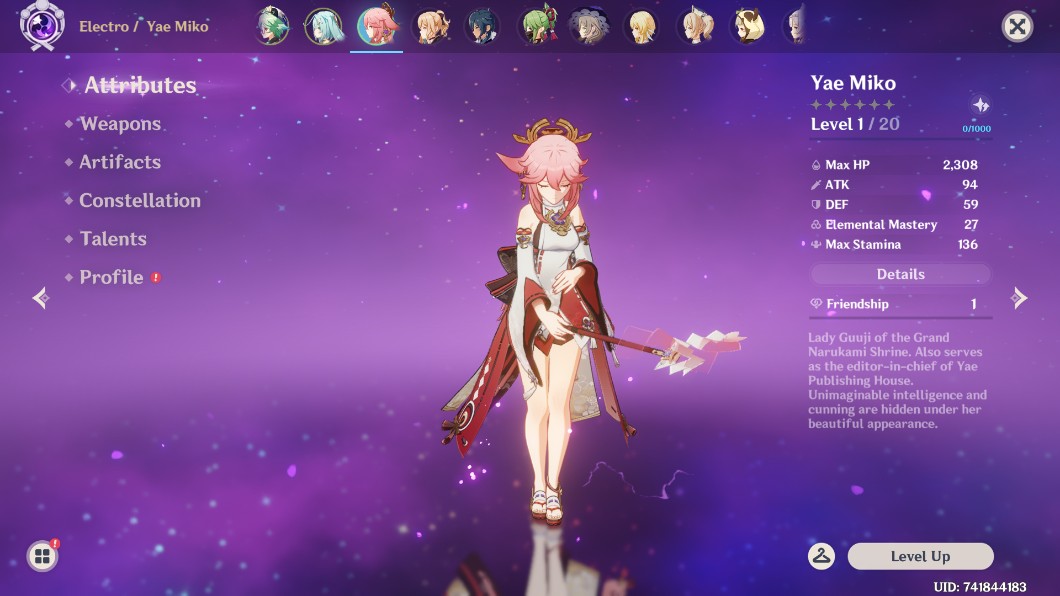The width and height of the screenshot is (1060, 596).
Task: Select Yae Miko's pink-haired portrait
Action: (x=379, y=26)
